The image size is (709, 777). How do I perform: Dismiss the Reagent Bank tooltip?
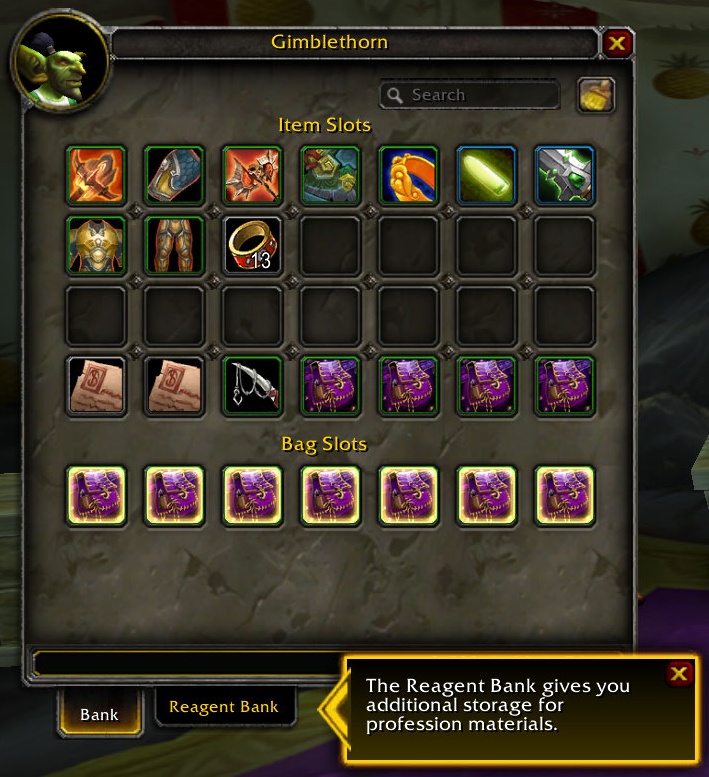[678, 674]
